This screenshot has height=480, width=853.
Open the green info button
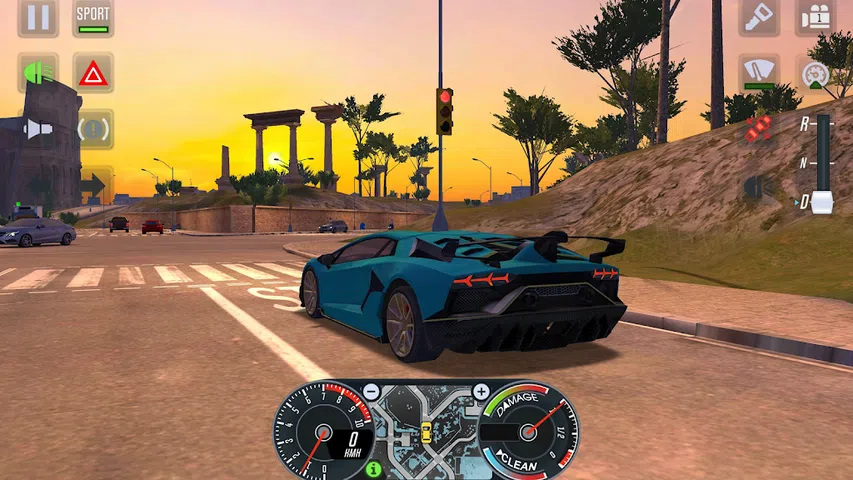pyautogui.click(x=374, y=468)
